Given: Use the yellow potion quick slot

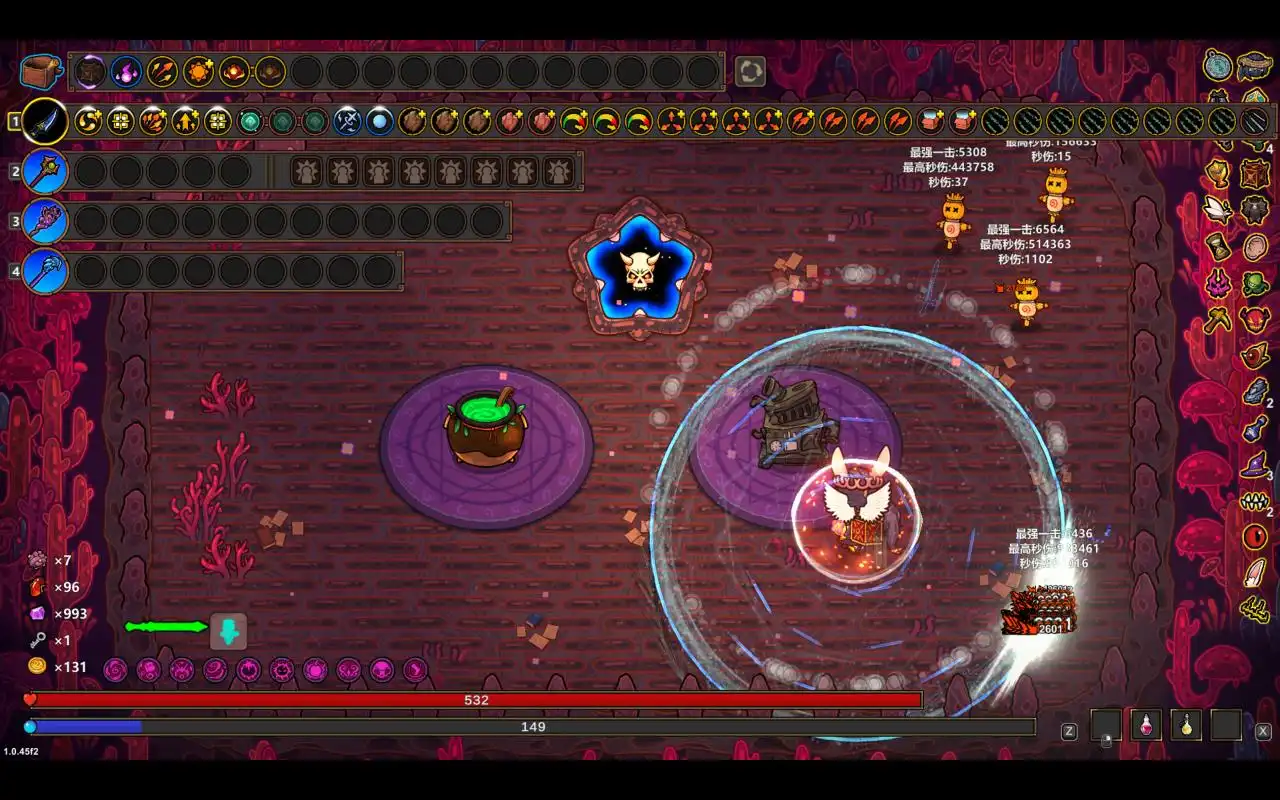Looking at the screenshot, I should 1186,725.
